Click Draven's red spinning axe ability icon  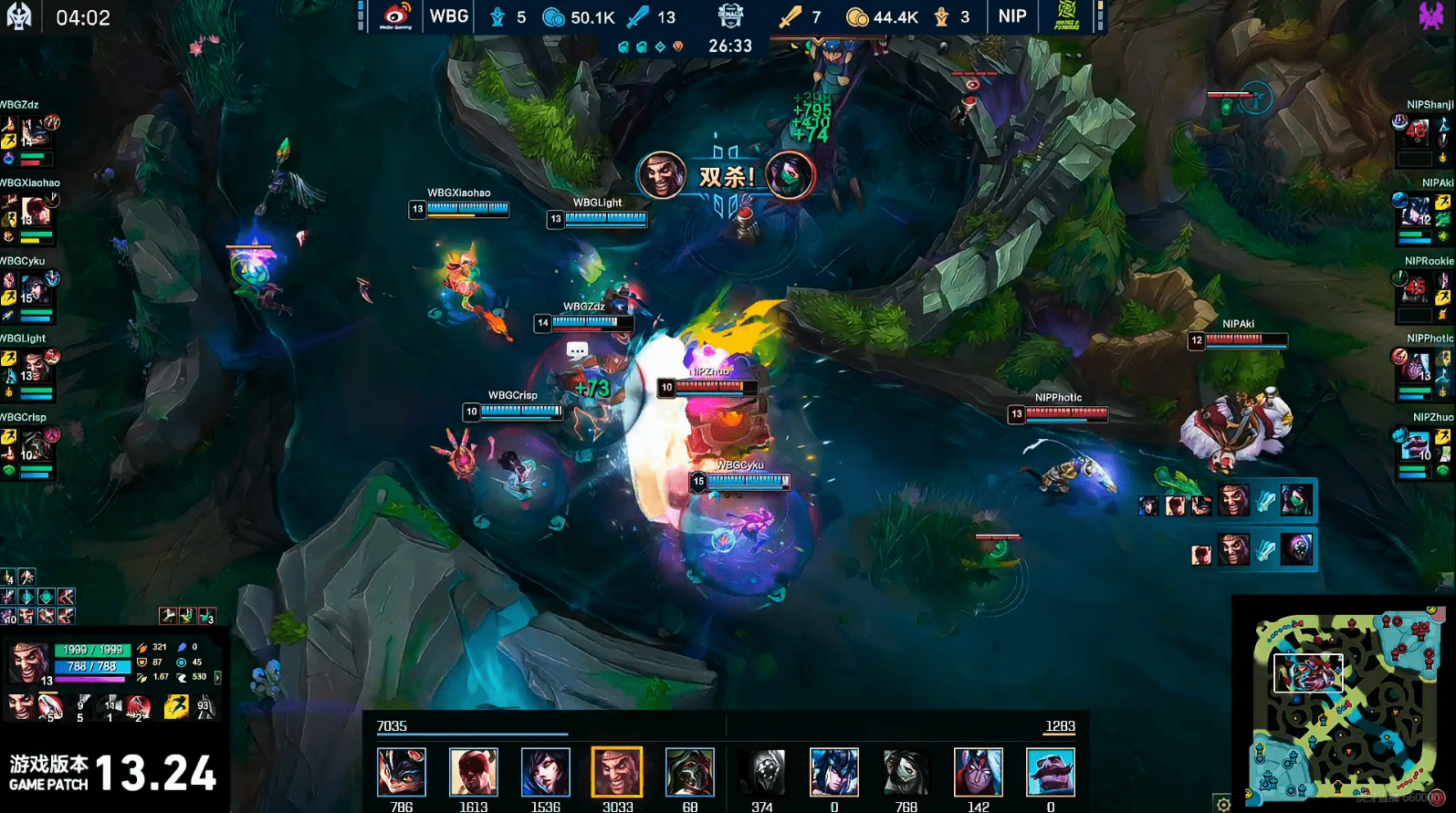pyautogui.click(x=139, y=706)
